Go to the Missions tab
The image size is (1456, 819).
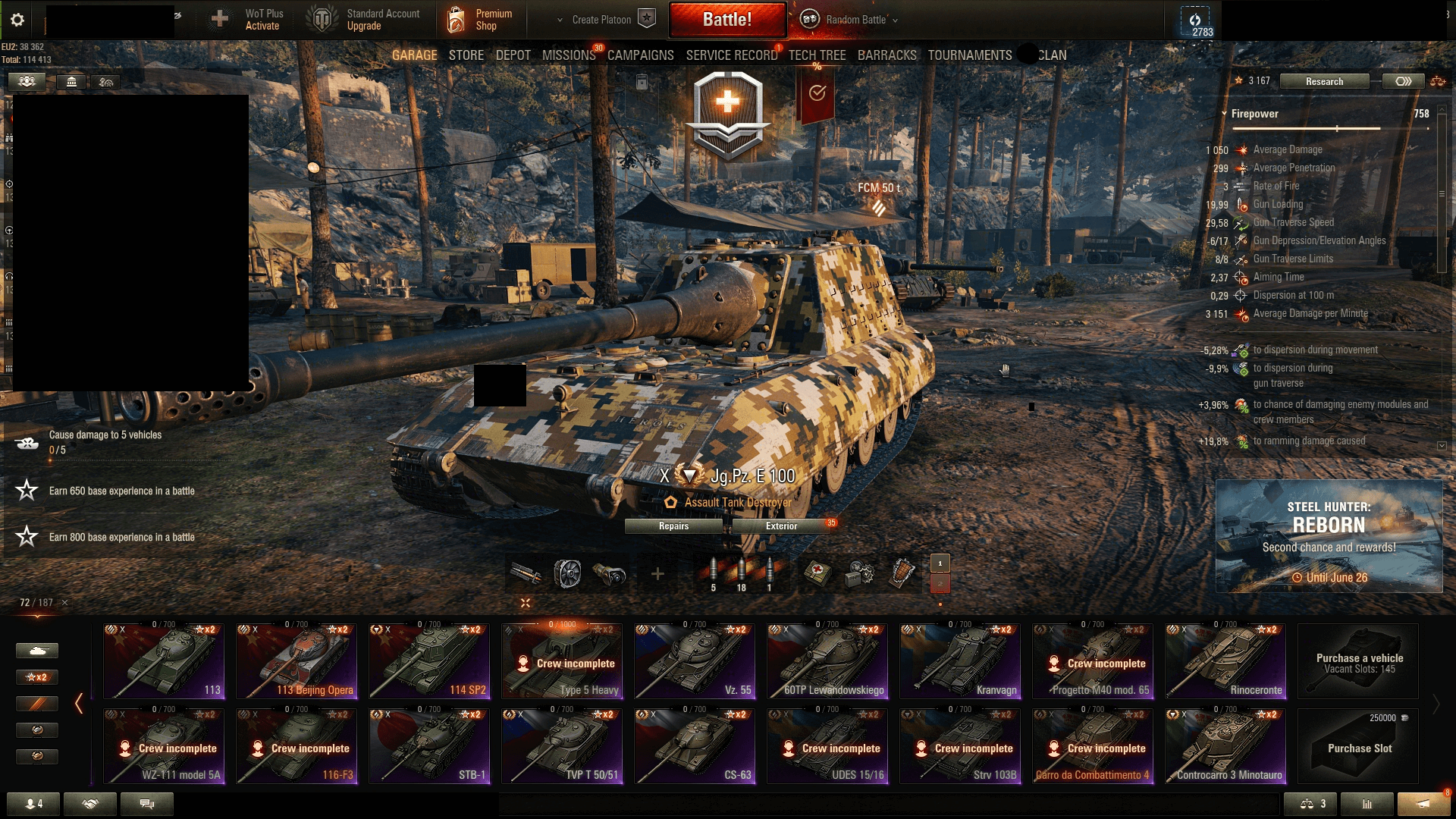(x=569, y=55)
